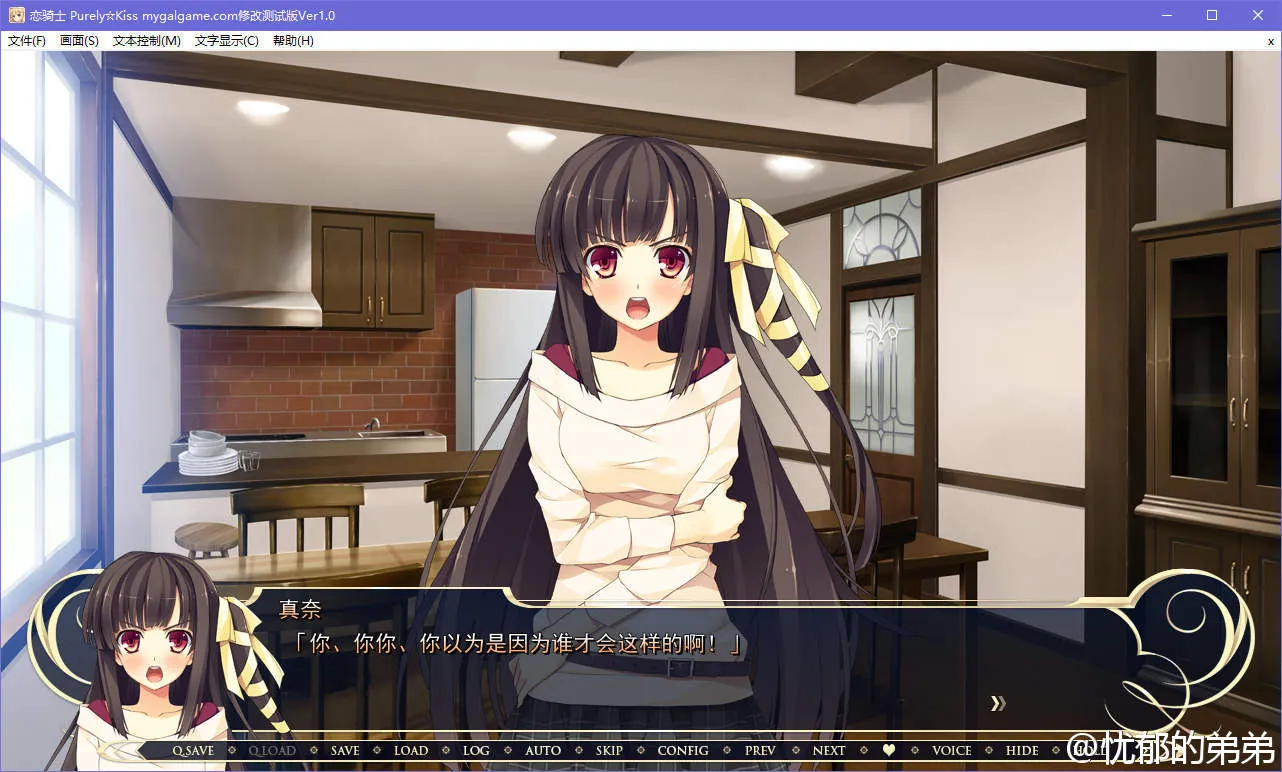This screenshot has width=1282, height=772.
Task: Click the heart icon in the bottom bar
Action: pyautogui.click(x=889, y=750)
